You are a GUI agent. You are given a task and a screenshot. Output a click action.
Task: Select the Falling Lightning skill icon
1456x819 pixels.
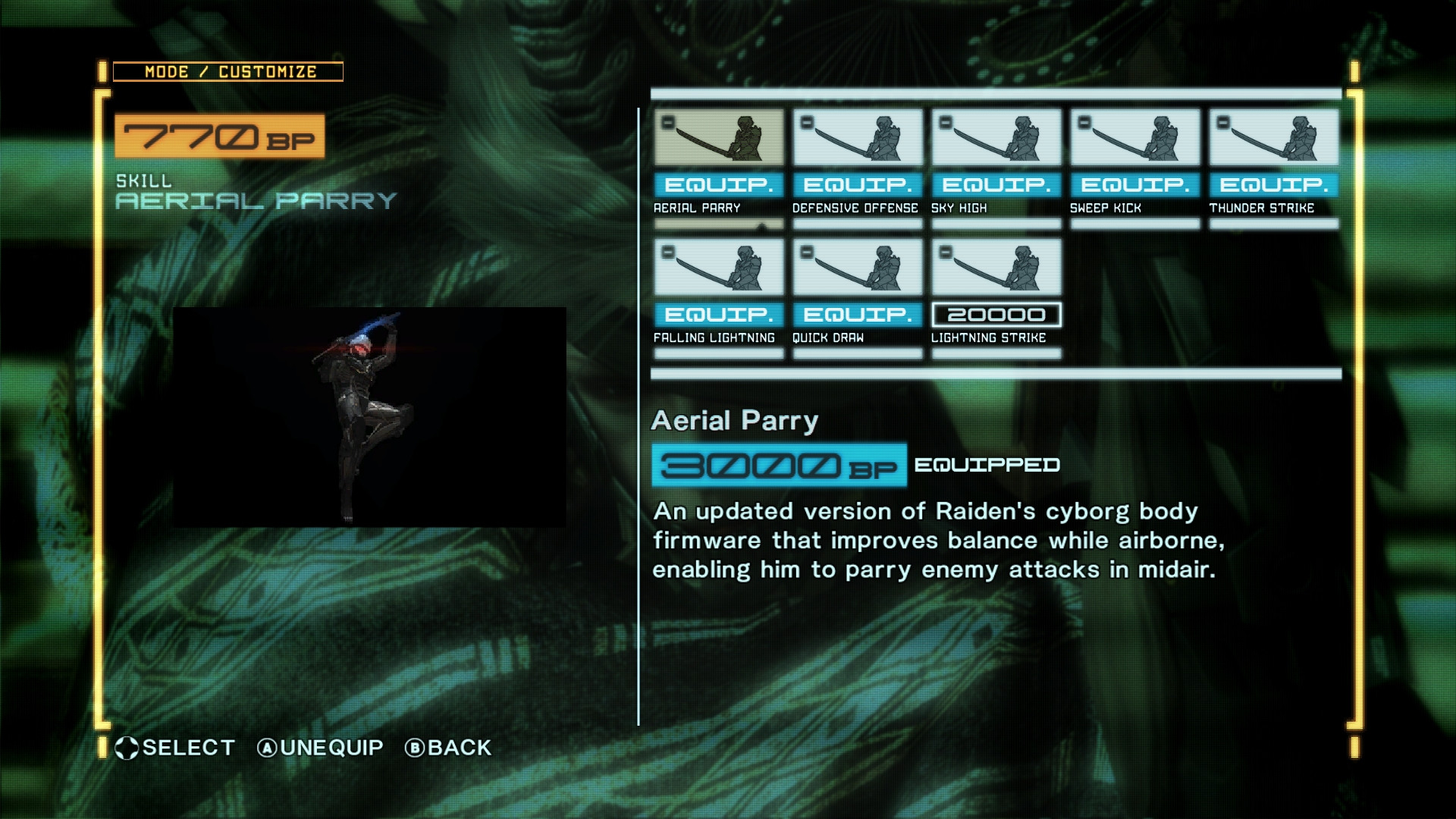pyautogui.click(x=717, y=268)
